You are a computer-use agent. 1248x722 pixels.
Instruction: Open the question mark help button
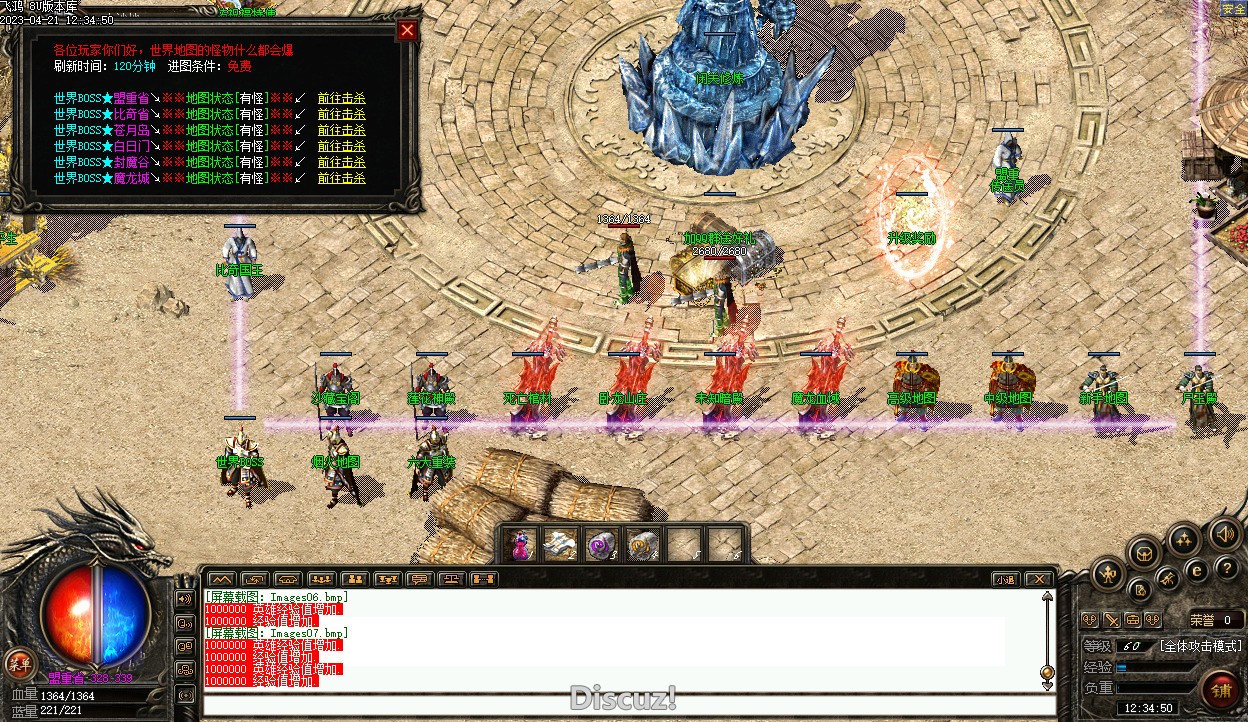coord(1227,568)
